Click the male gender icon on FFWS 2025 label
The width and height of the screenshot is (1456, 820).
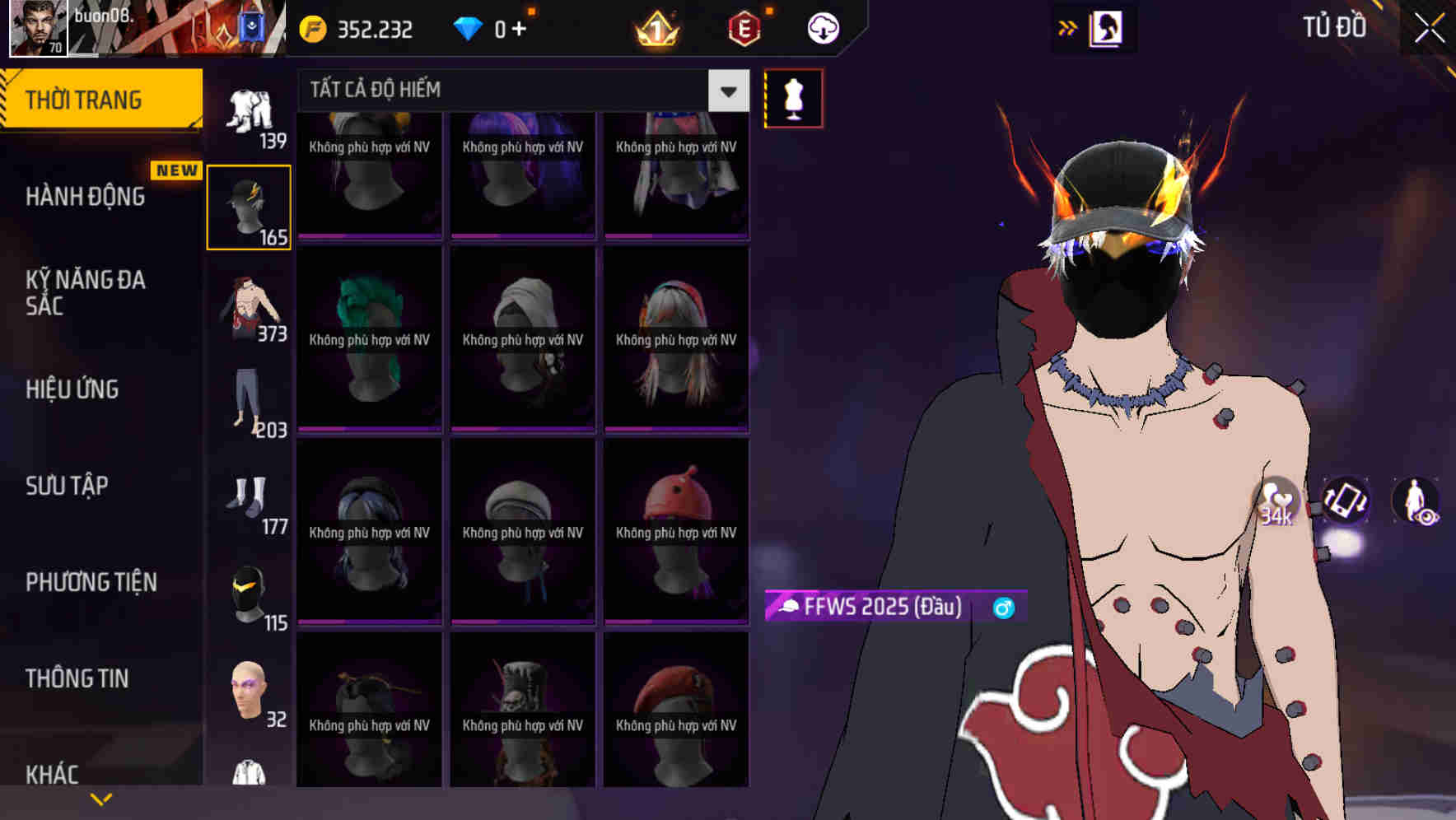(x=1003, y=608)
